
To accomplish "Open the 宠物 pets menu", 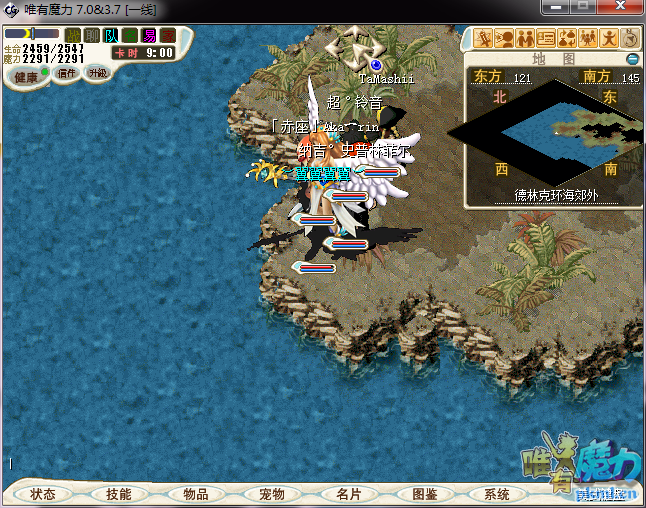I will [272, 494].
